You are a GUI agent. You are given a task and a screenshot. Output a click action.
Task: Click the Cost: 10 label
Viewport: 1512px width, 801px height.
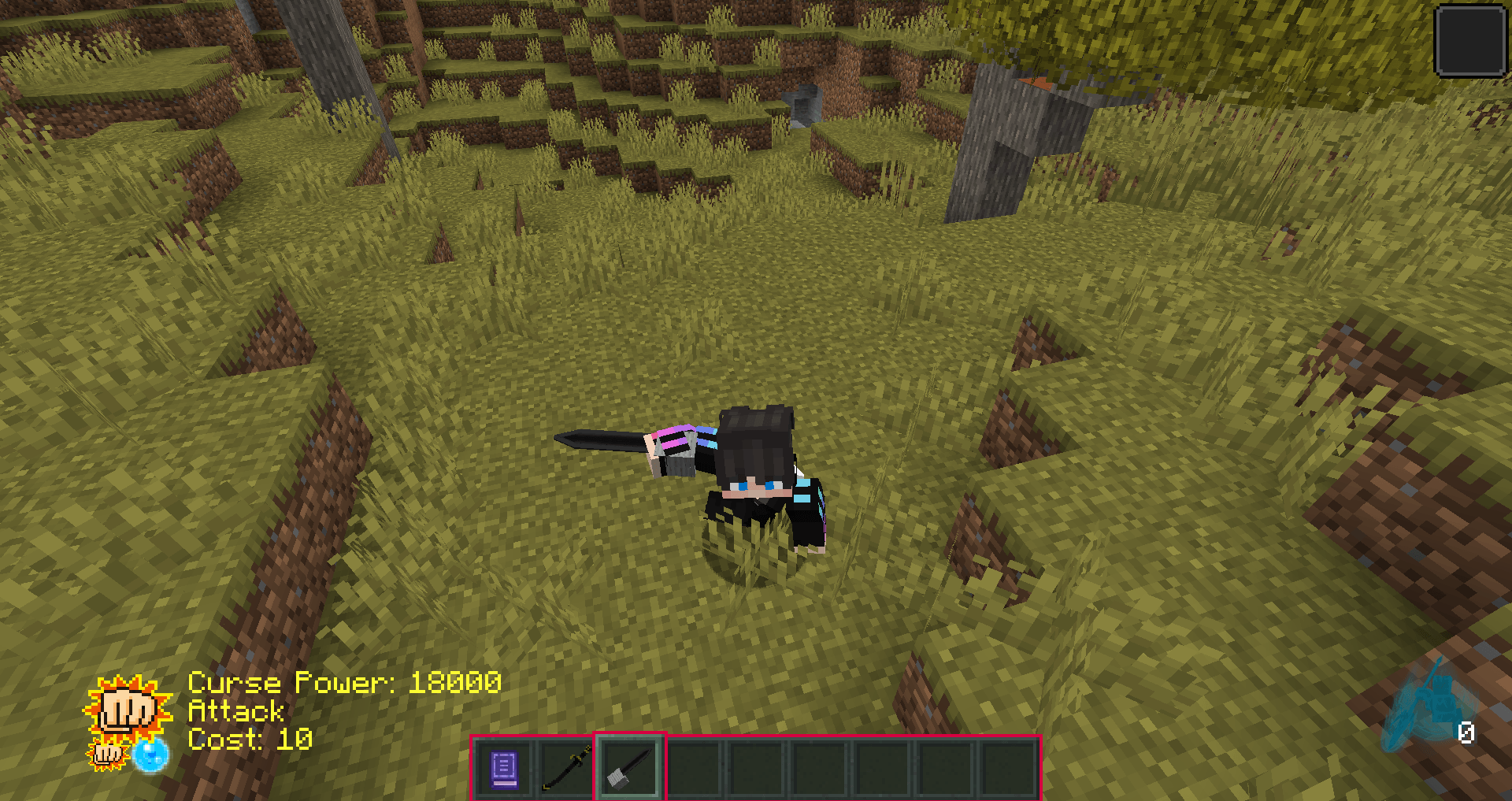pos(248,740)
